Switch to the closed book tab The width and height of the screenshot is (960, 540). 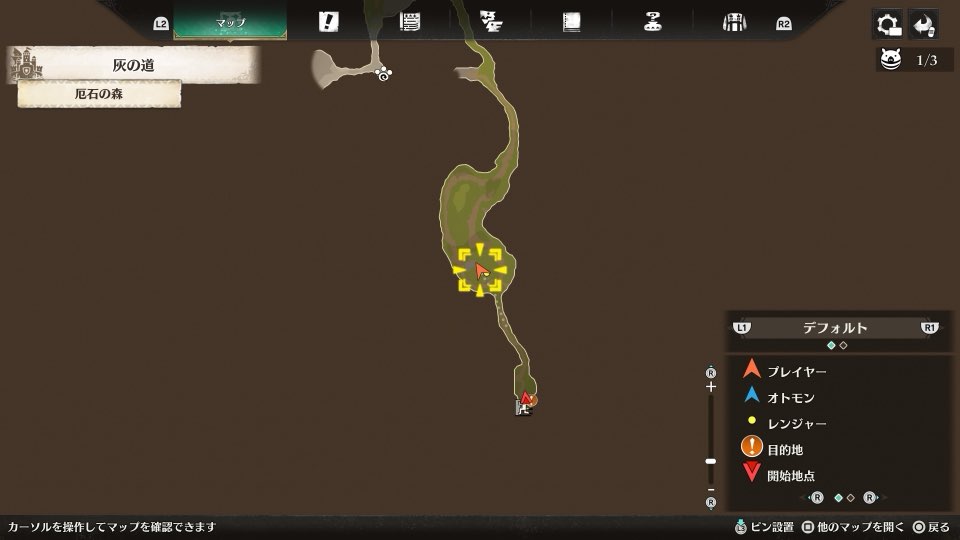click(571, 22)
